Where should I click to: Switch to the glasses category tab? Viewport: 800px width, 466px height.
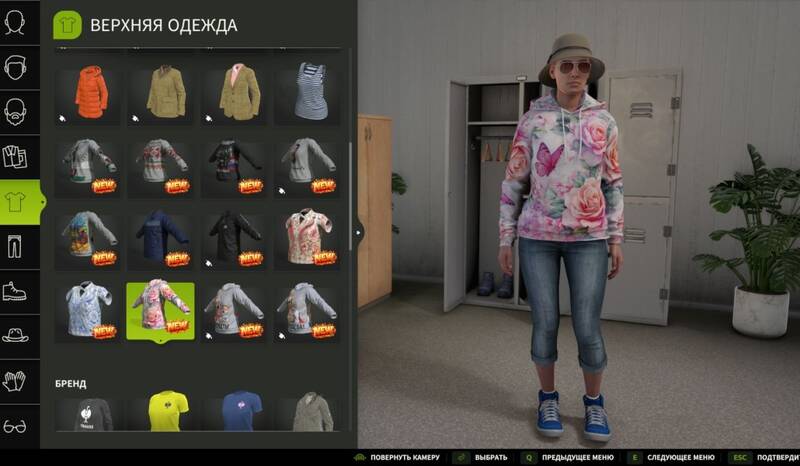(16, 426)
